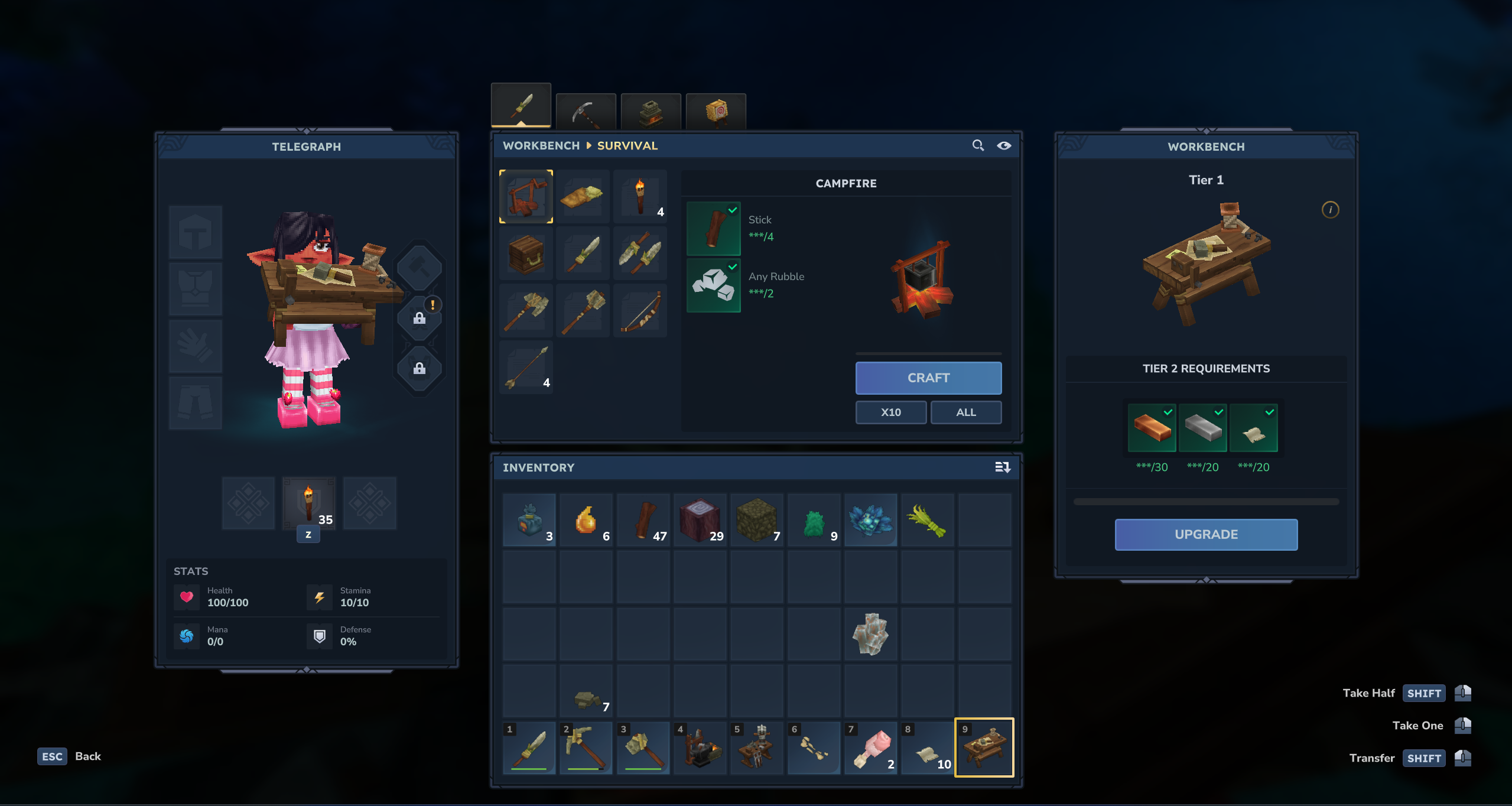
Task: Choose the ALL craft quantity button
Action: click(965, 412)
